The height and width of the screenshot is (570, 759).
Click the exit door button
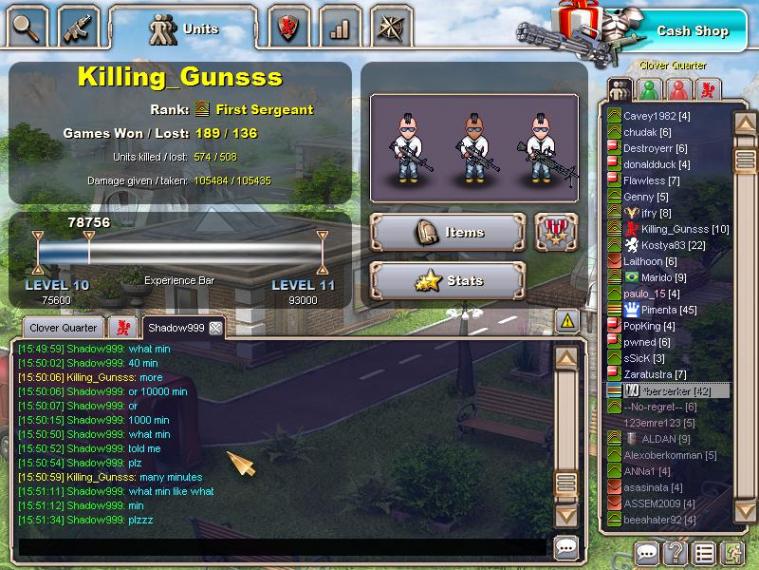pyautogui.click(x=732, y=553)
